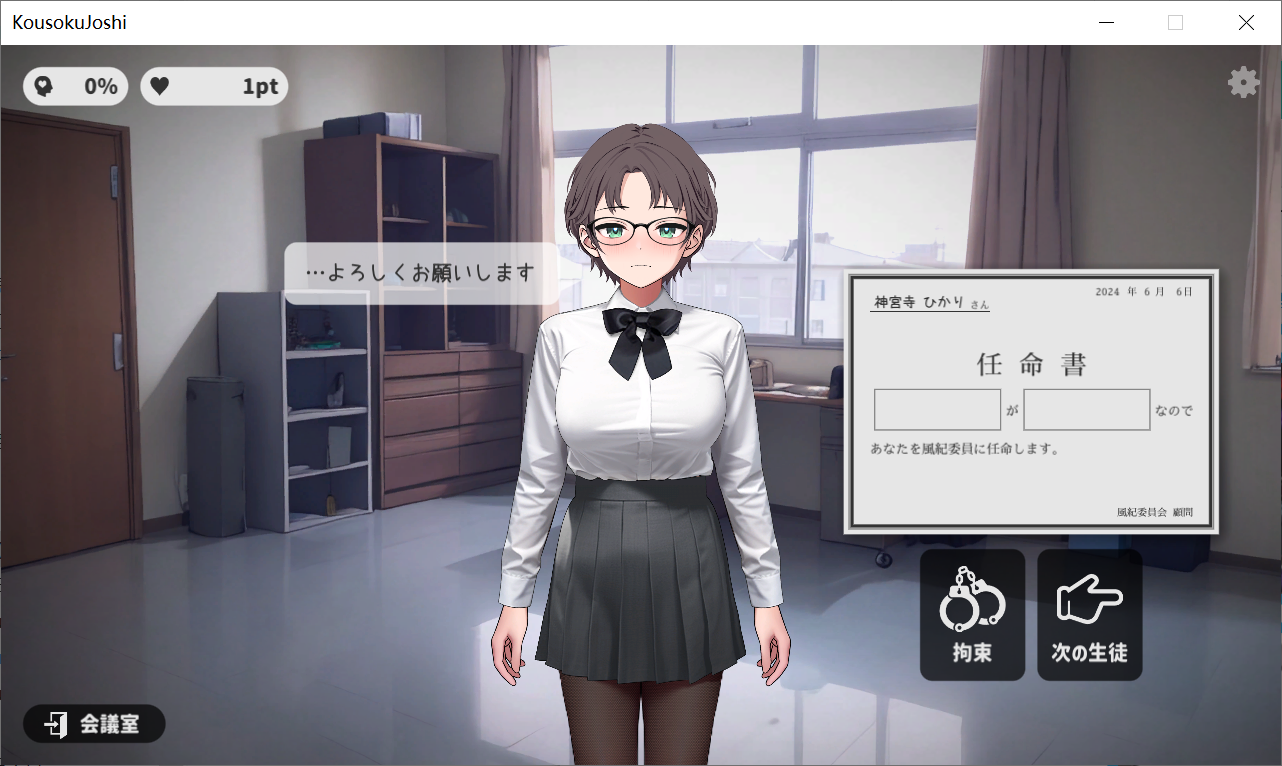Minimize the game window
1282x766 pixels.
pos(1106,23)
